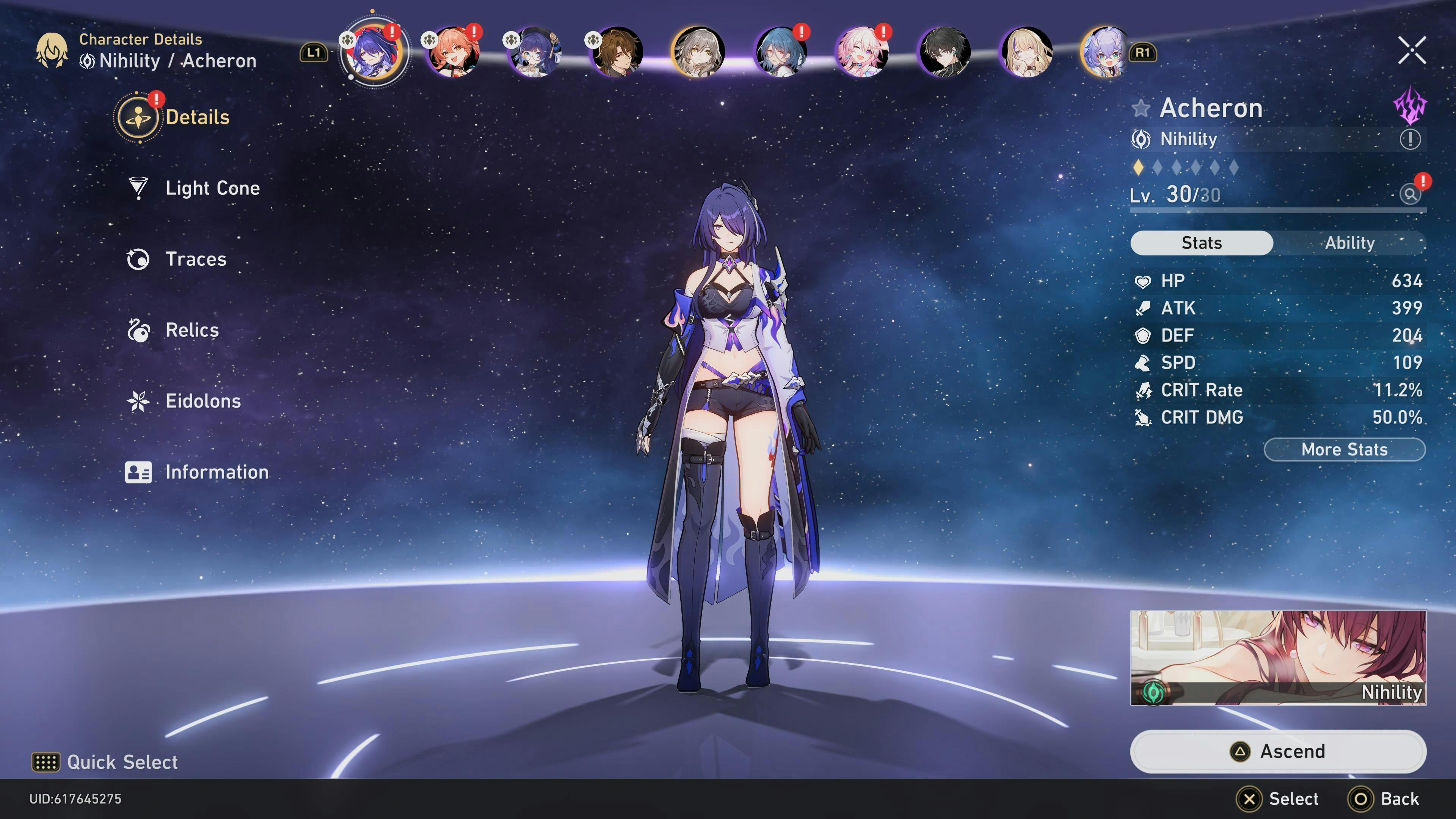1456x819 pixels.
Task: Pick the brown-haired male character portrait
Action: (617, 52)
